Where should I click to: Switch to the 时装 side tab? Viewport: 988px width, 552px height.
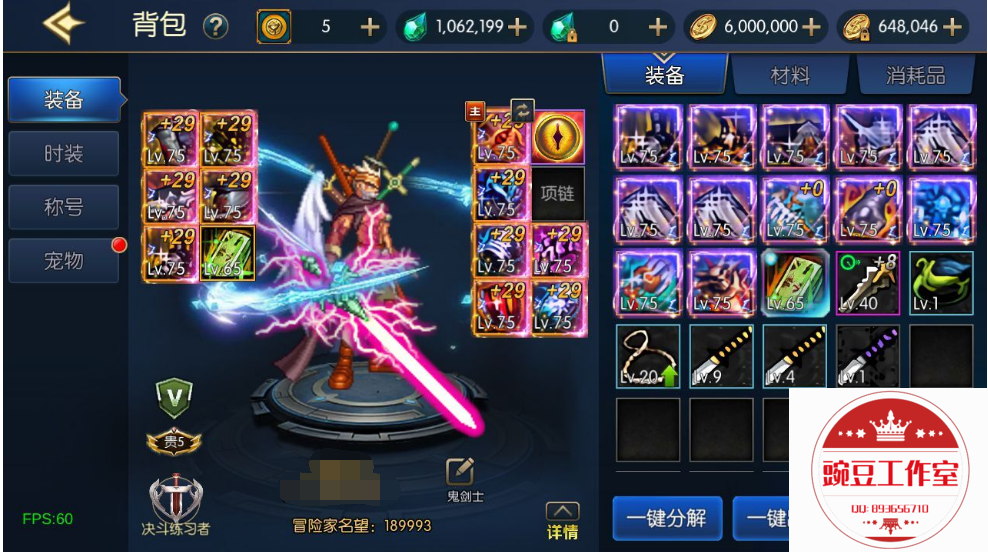pyautogui.click(x=64, y=154)
